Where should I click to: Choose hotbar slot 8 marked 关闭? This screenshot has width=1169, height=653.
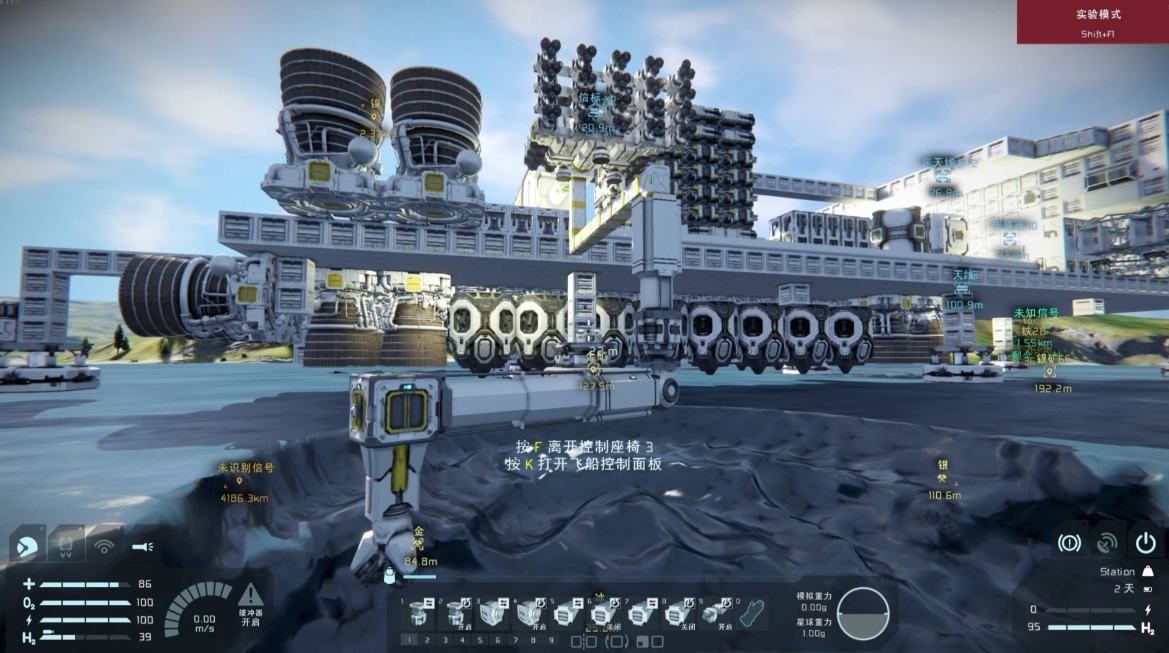tap(677, 612)
